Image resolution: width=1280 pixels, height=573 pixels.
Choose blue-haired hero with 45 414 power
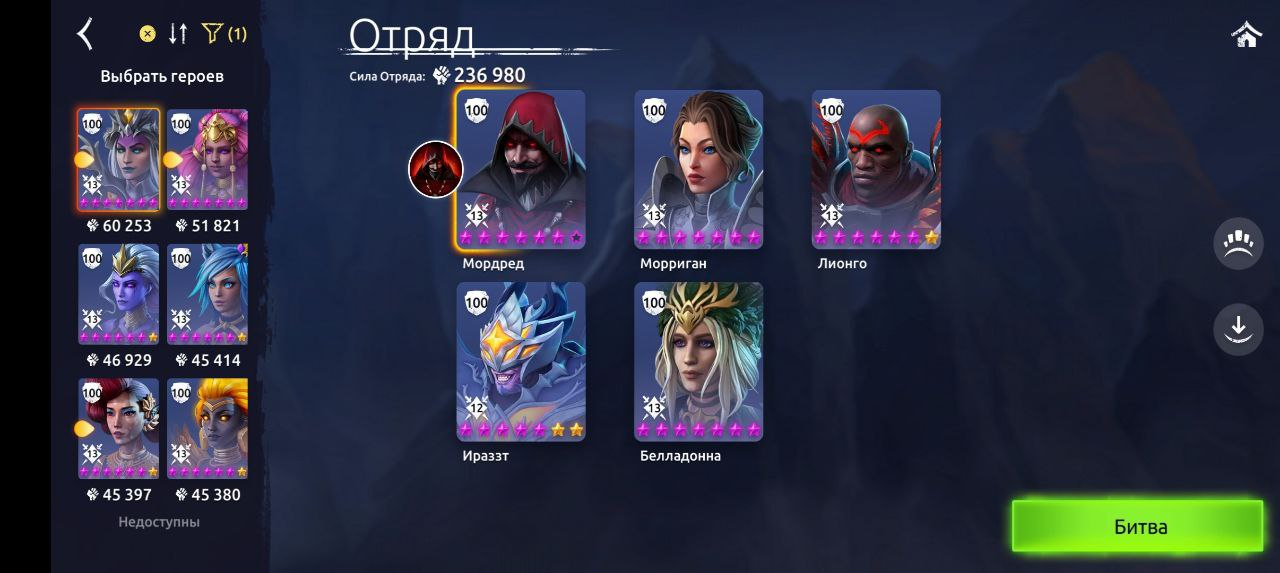207,294
